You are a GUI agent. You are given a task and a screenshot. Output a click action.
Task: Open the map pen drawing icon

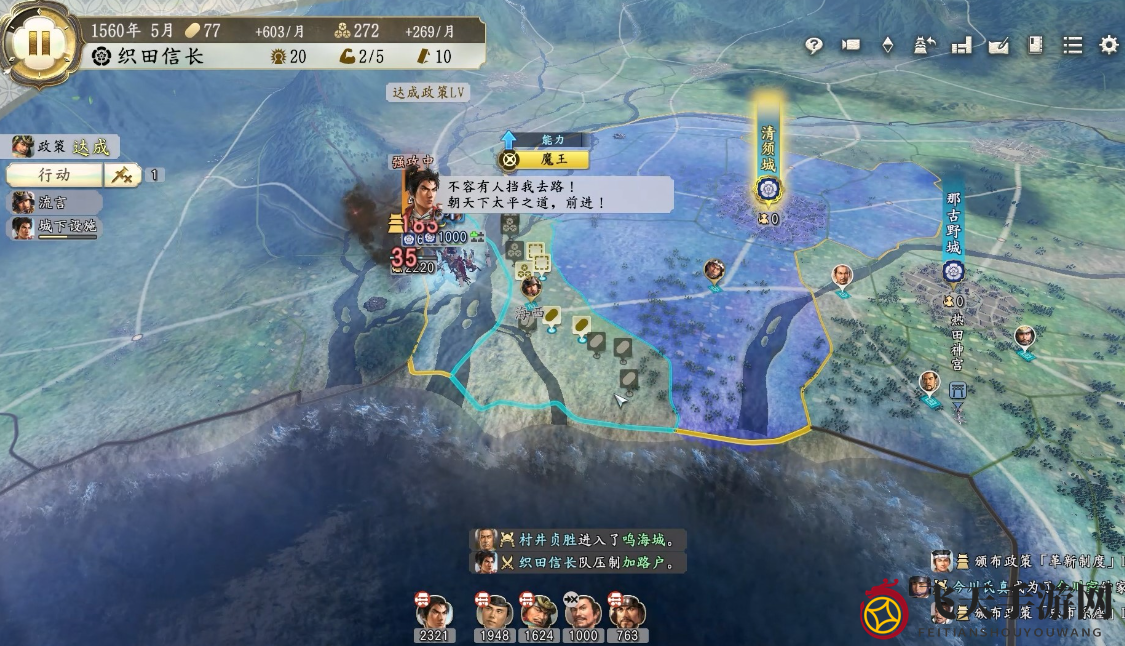pos(998,45)
